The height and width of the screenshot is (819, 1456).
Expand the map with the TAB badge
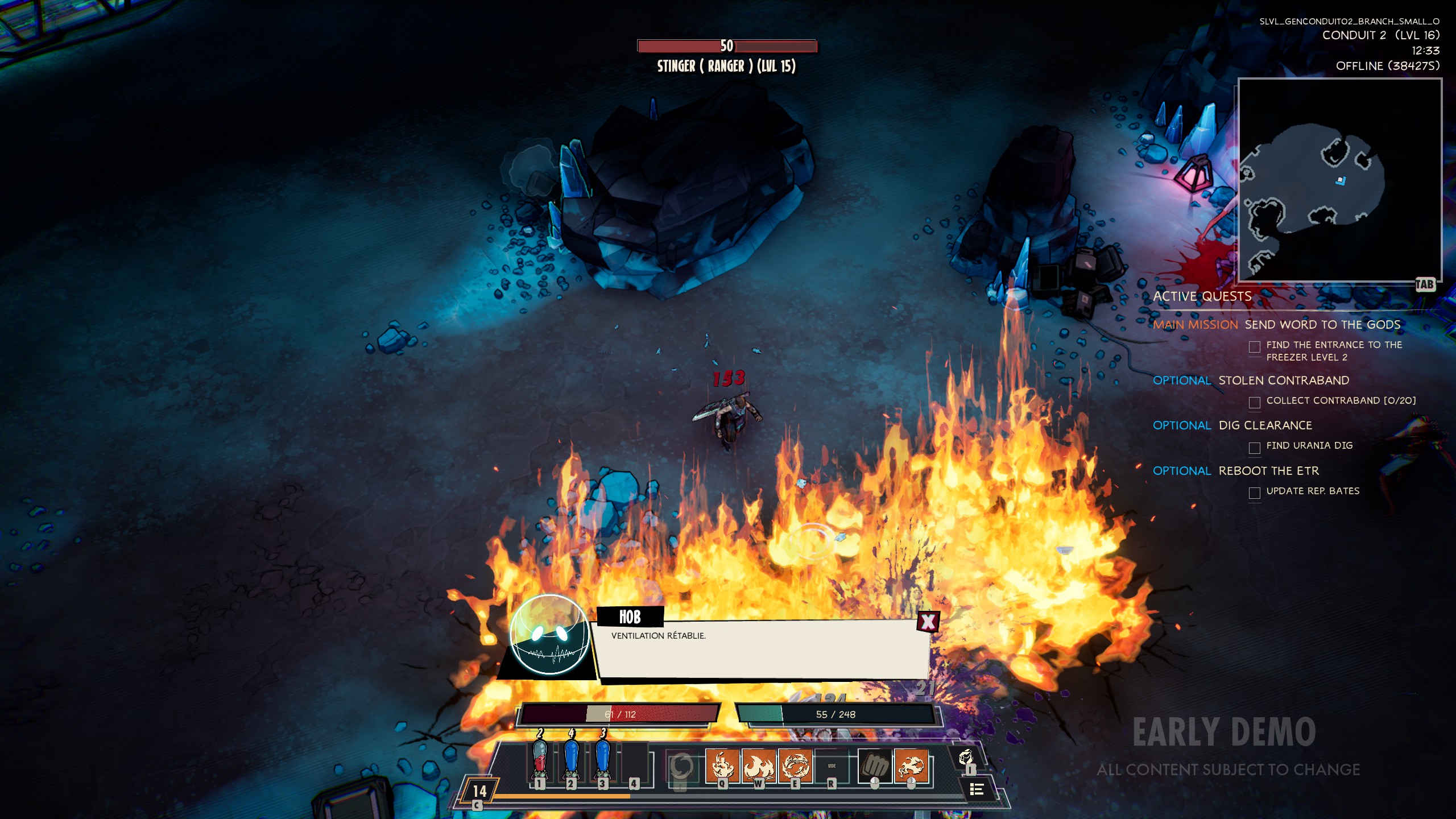coord(1425,284)
